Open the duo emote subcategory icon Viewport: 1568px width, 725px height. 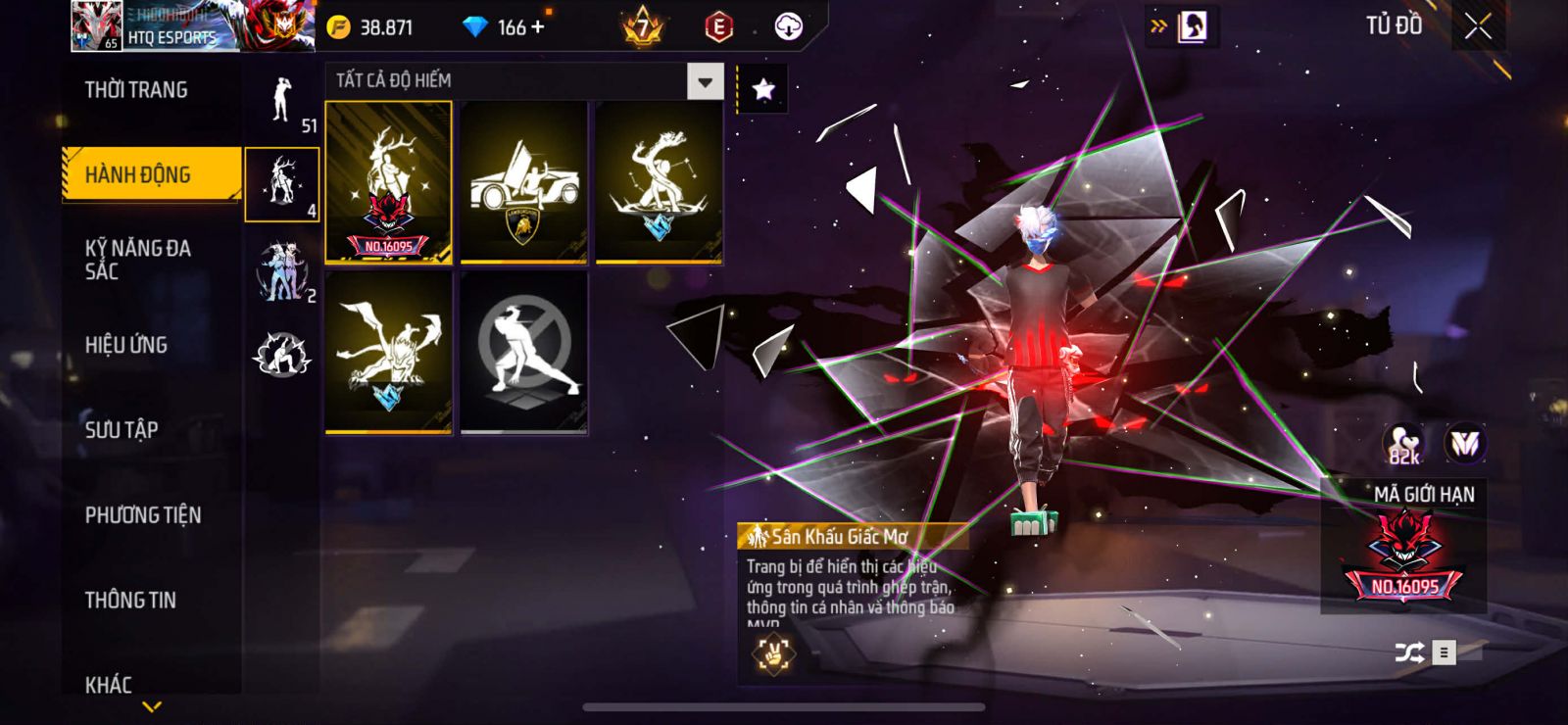tap(281, 270)
